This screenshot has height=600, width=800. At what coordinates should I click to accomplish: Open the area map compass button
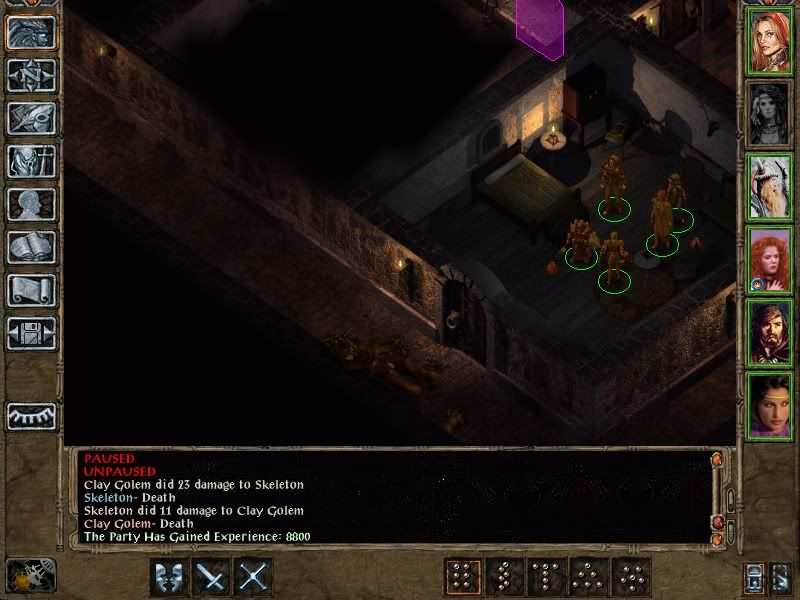coord(32,75)
